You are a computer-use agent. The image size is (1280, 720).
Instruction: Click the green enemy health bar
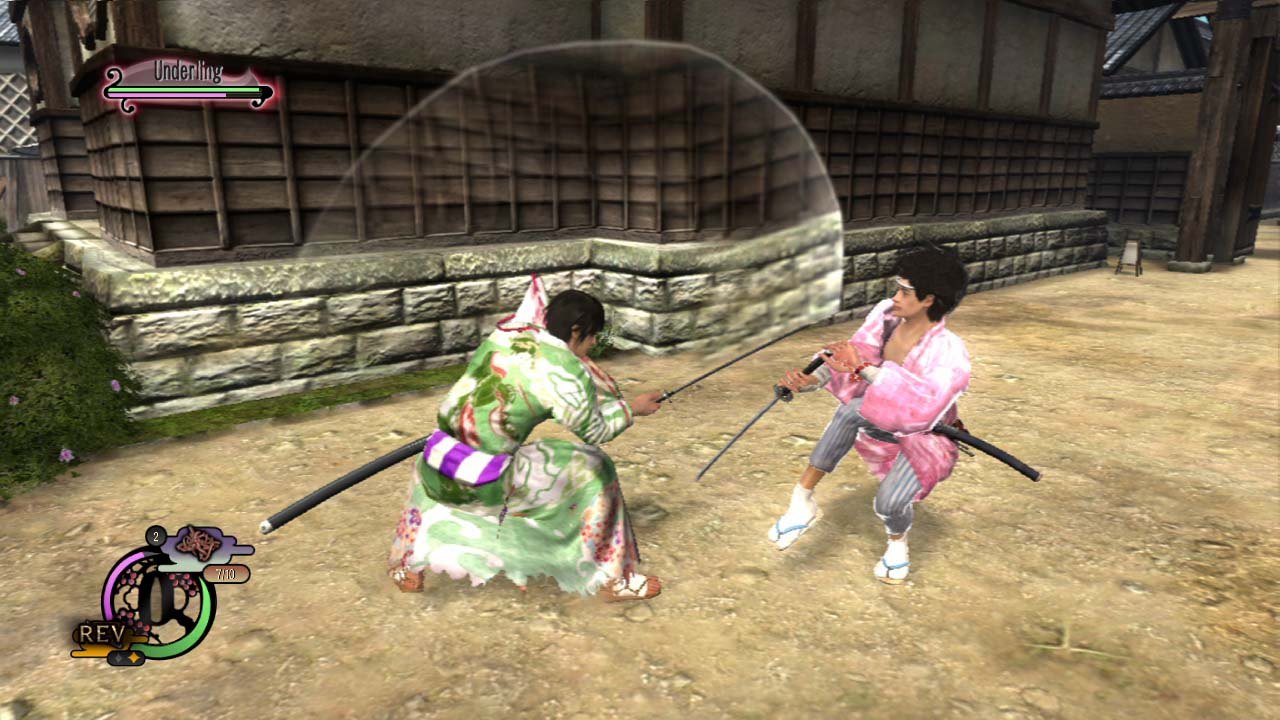tap(183, 90)
